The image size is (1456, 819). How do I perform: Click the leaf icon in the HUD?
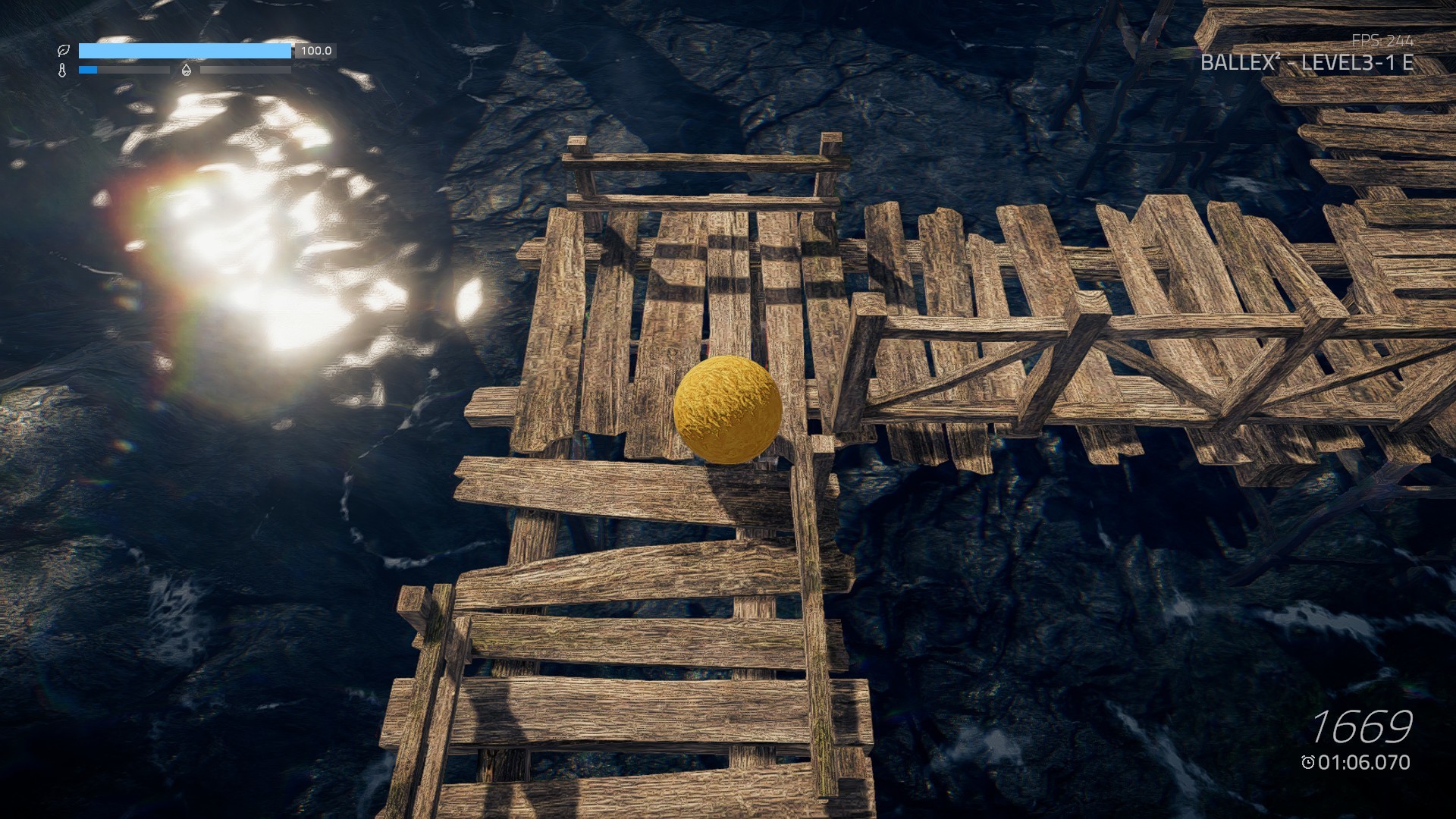tap(64, 49)
